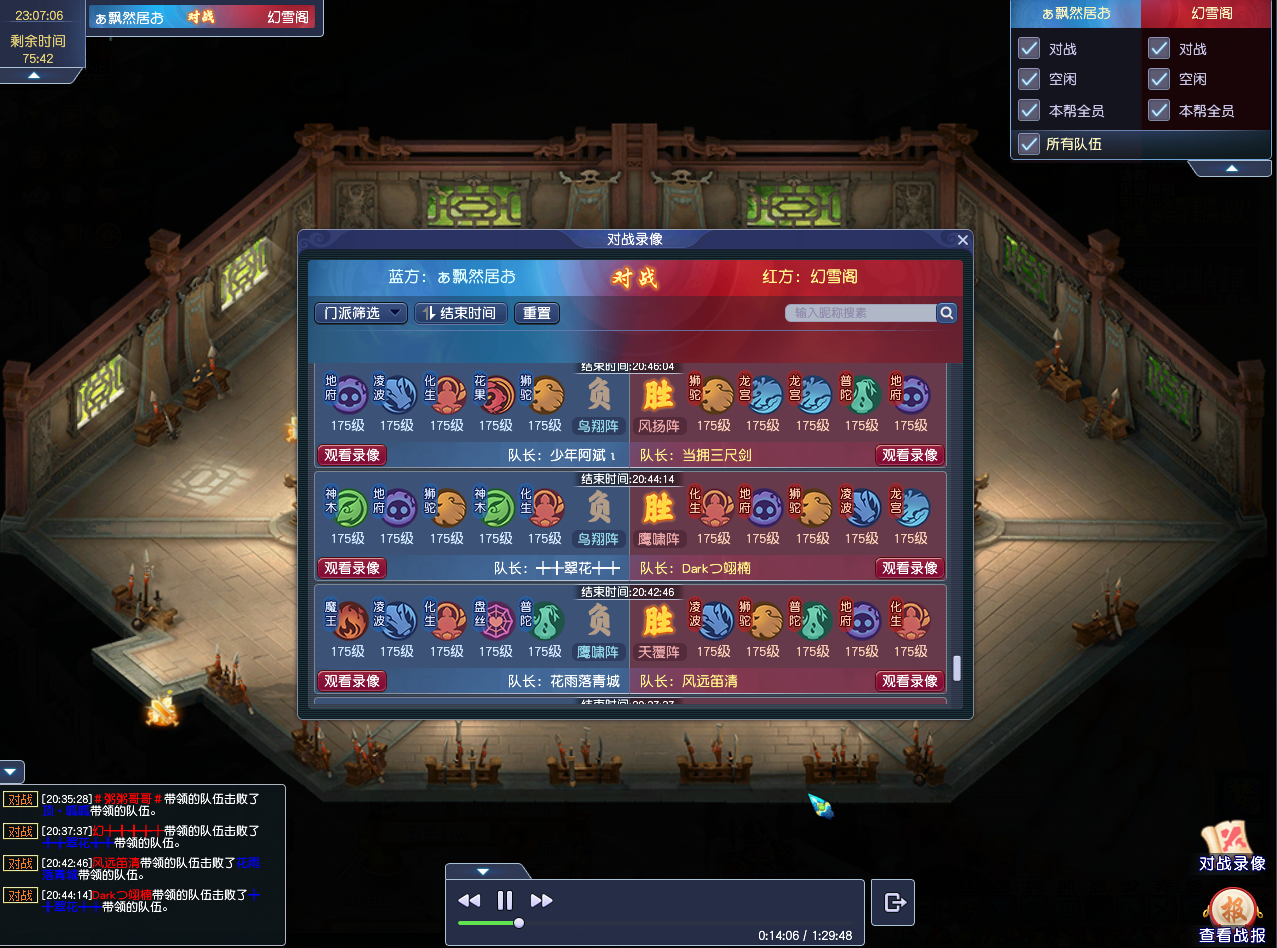The image size is (1277, 948).
Task: Sort recordings by 结束时间
Action: click(x=461, y=313)
